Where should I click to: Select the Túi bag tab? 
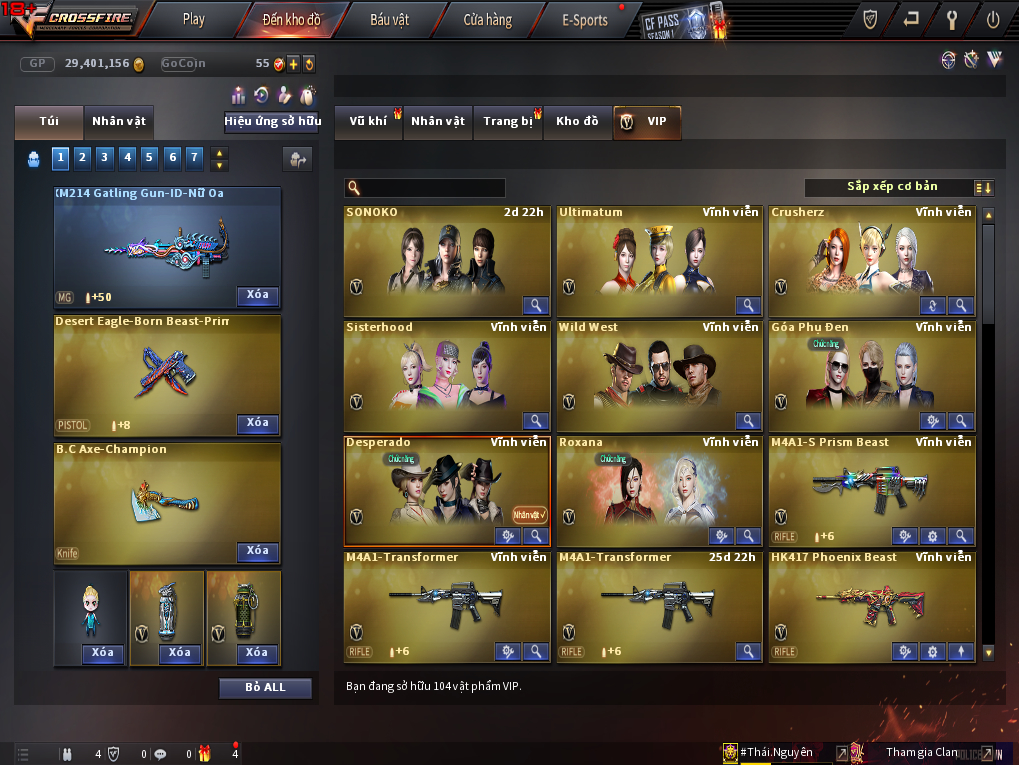click(x=49, y=122)
